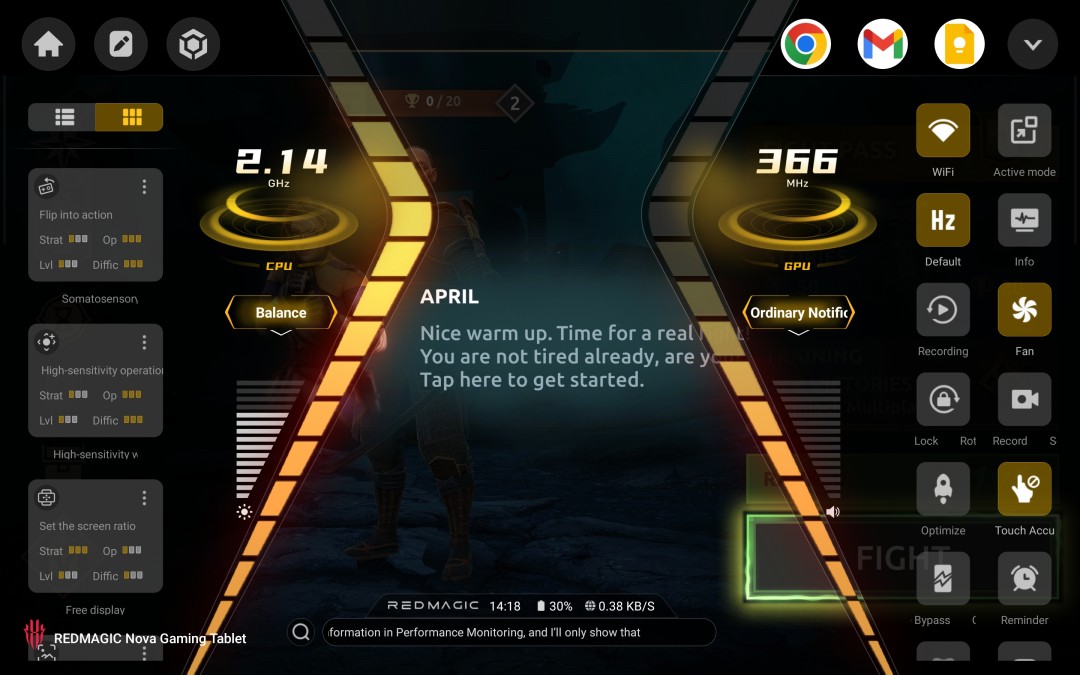This screenshot has width=1080, height=675.
Task: Toggle the Fan cooling option
Action: [1024, 310]
